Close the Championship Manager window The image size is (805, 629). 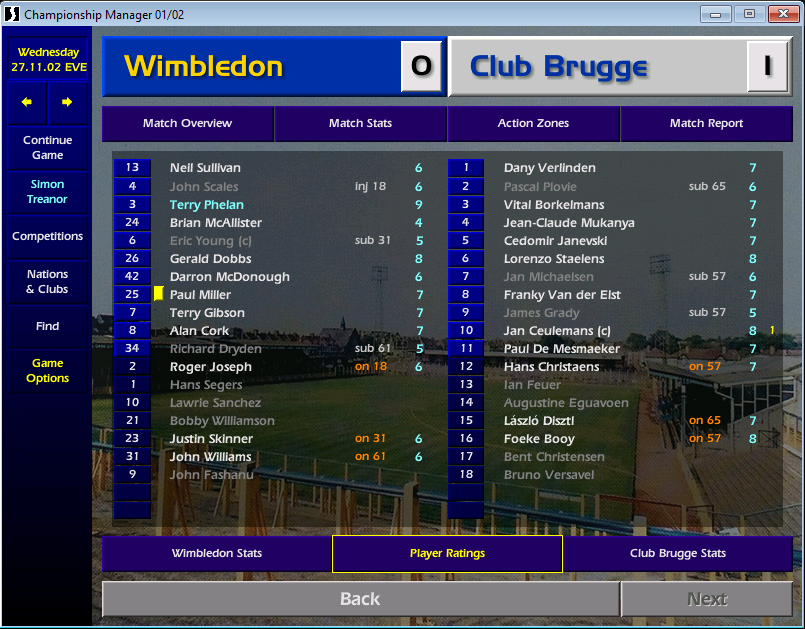point(780,14)
